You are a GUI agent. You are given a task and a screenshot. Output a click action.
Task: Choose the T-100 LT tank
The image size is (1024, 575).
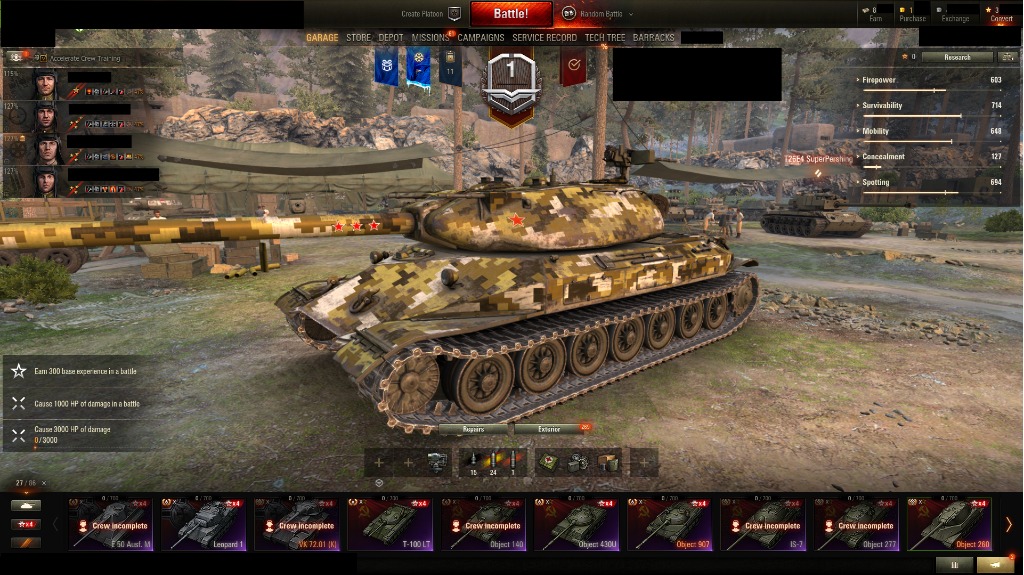pos(390,524)
